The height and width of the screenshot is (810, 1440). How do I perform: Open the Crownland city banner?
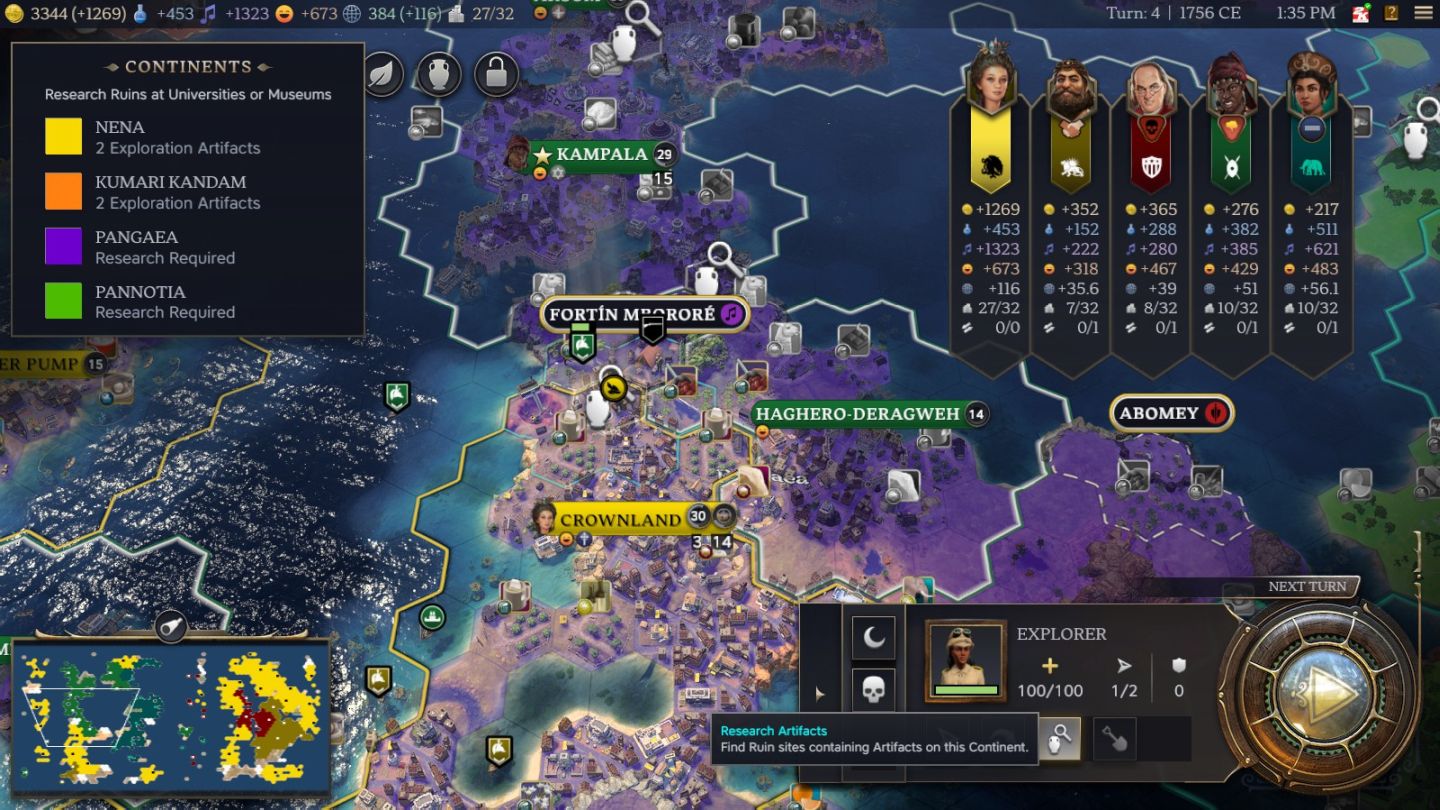click(620, 519)
